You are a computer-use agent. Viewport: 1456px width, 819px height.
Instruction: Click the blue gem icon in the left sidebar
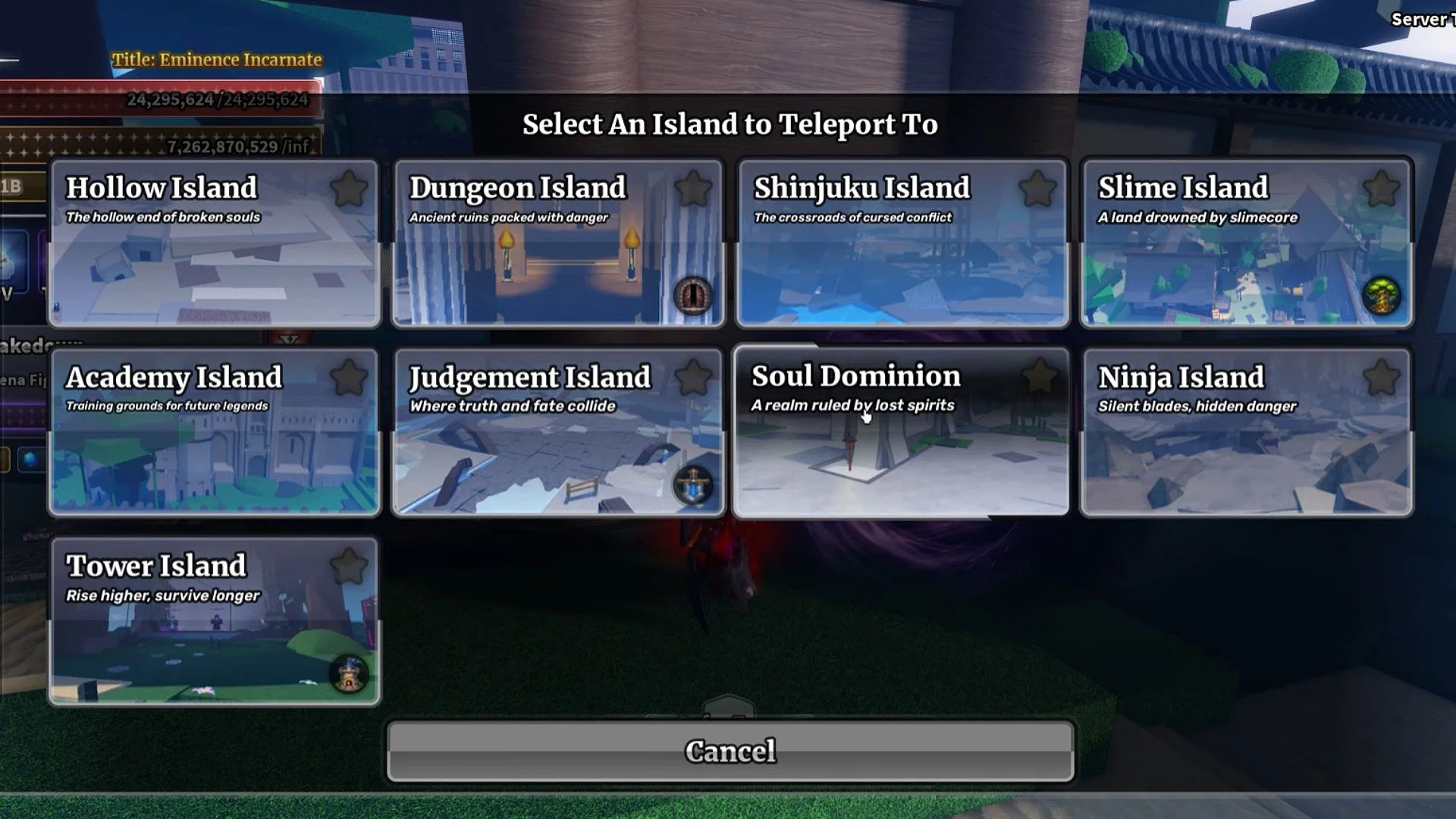point(29,457)
